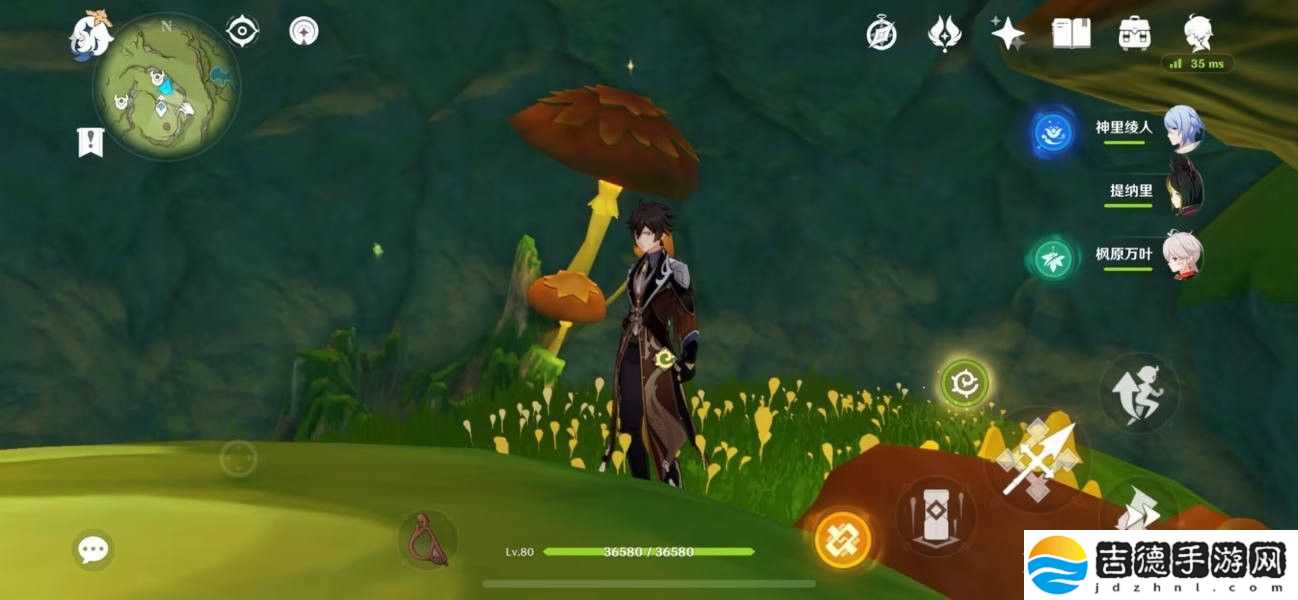Screen dimensions: 1298x600
Task: Use the stone pillar elemental skill
Action: click(x=937, y=516)
